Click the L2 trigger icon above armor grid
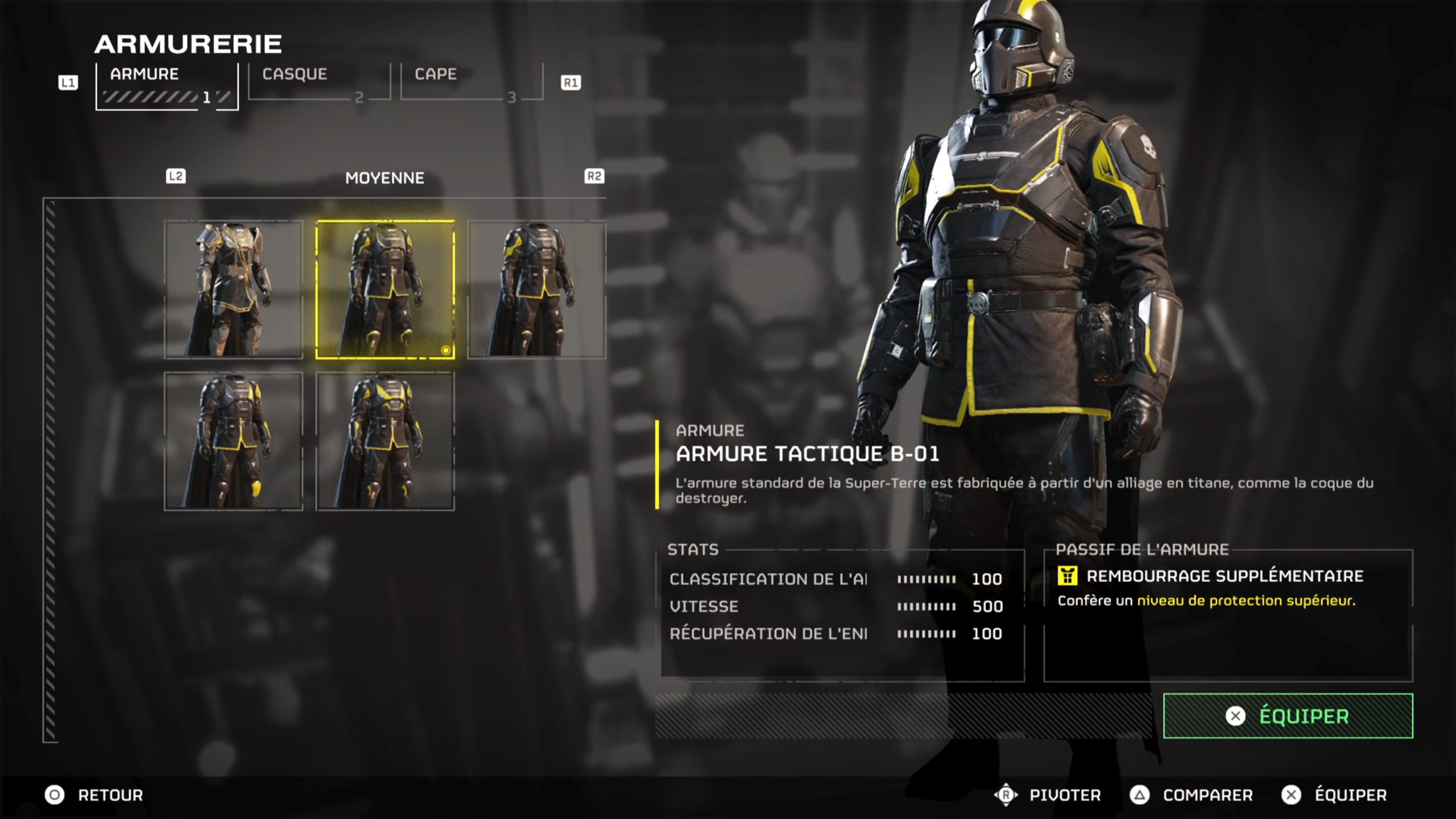1456x819 pixels. point(177,176)
